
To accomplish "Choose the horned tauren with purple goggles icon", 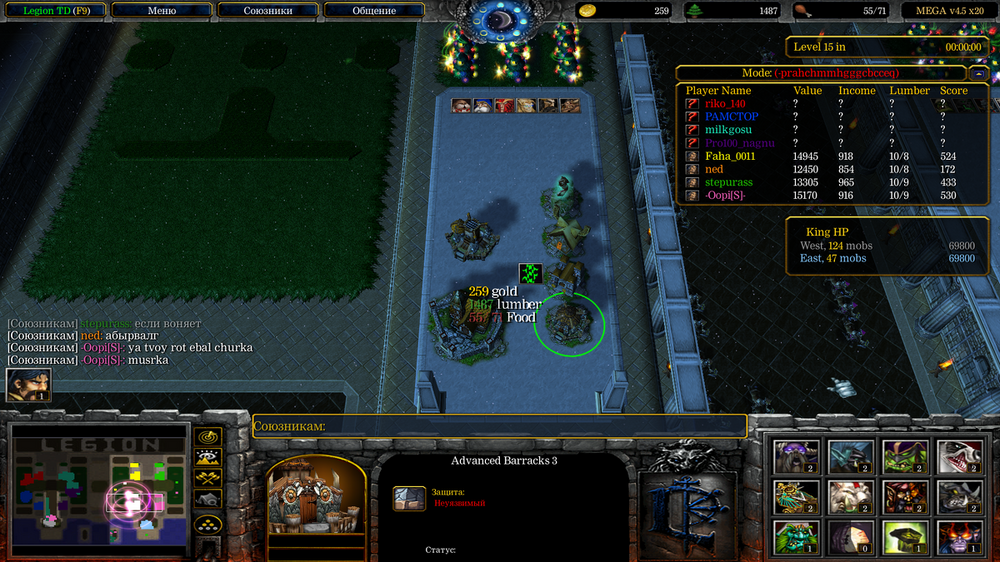I will [796, 456].
